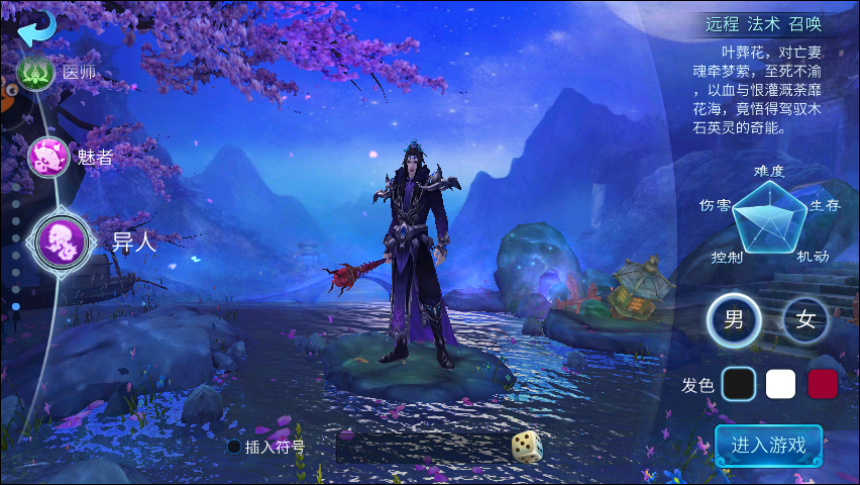Pick the red hair color swatch

pyautogui.click(x=822, y=384)
